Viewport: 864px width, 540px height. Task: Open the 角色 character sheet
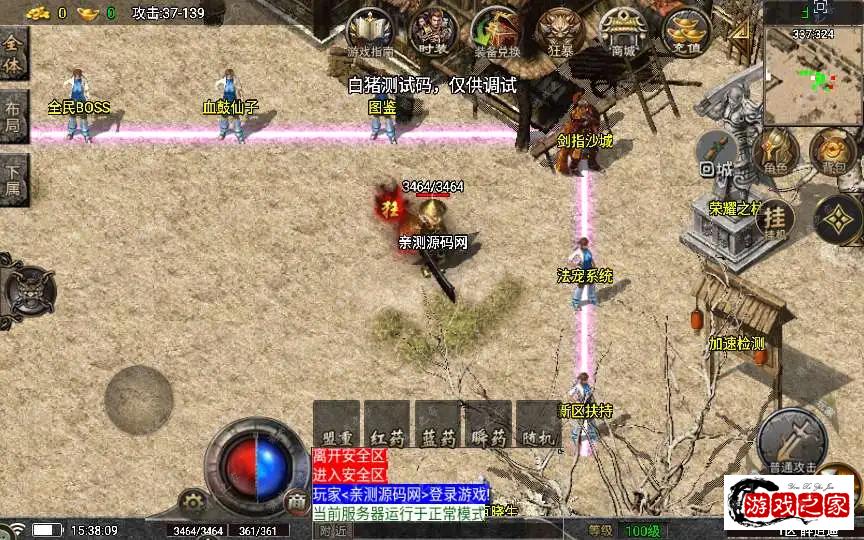775,152
